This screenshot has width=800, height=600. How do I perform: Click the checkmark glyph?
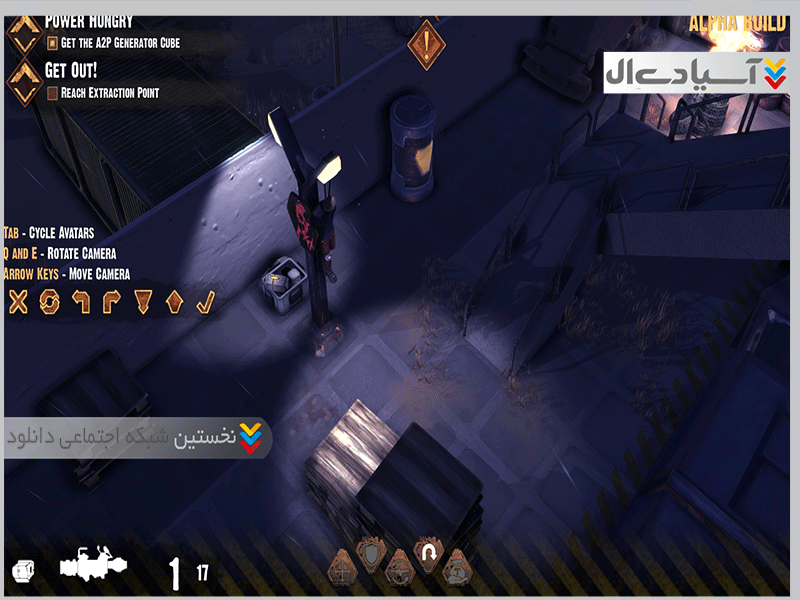coord(205,300)
